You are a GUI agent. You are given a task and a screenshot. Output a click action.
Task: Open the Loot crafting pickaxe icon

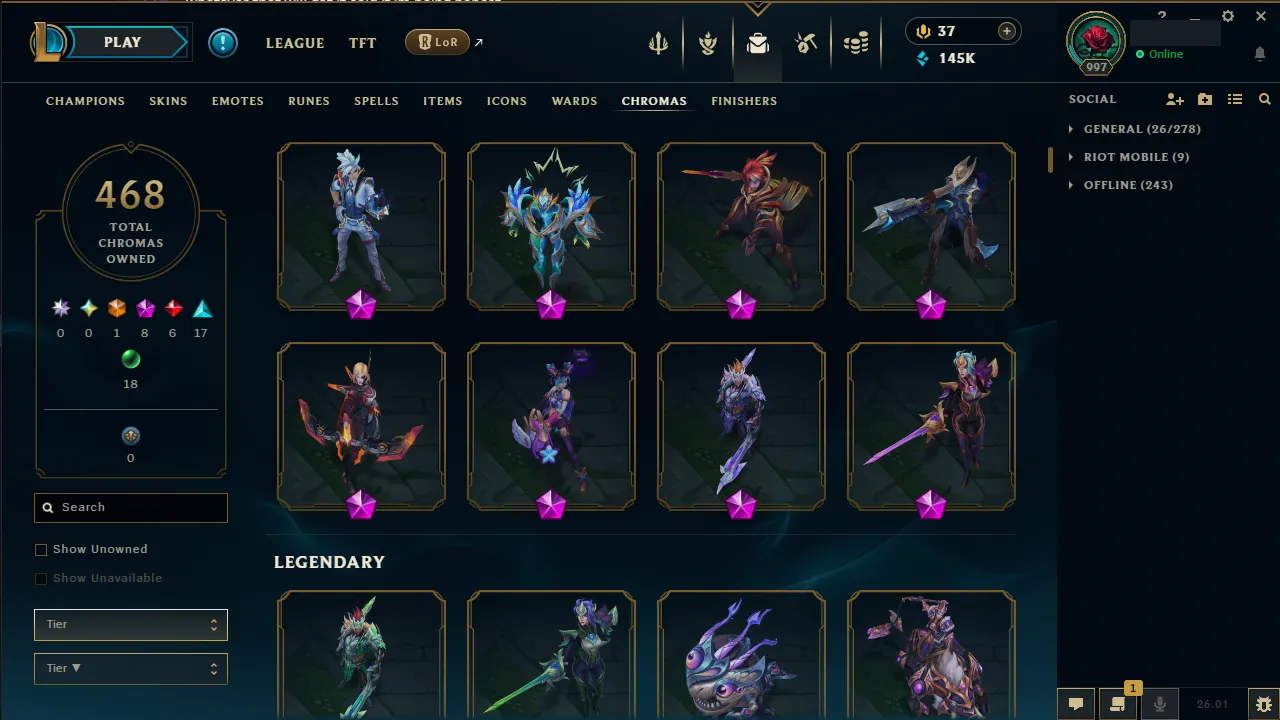point(807,42)
